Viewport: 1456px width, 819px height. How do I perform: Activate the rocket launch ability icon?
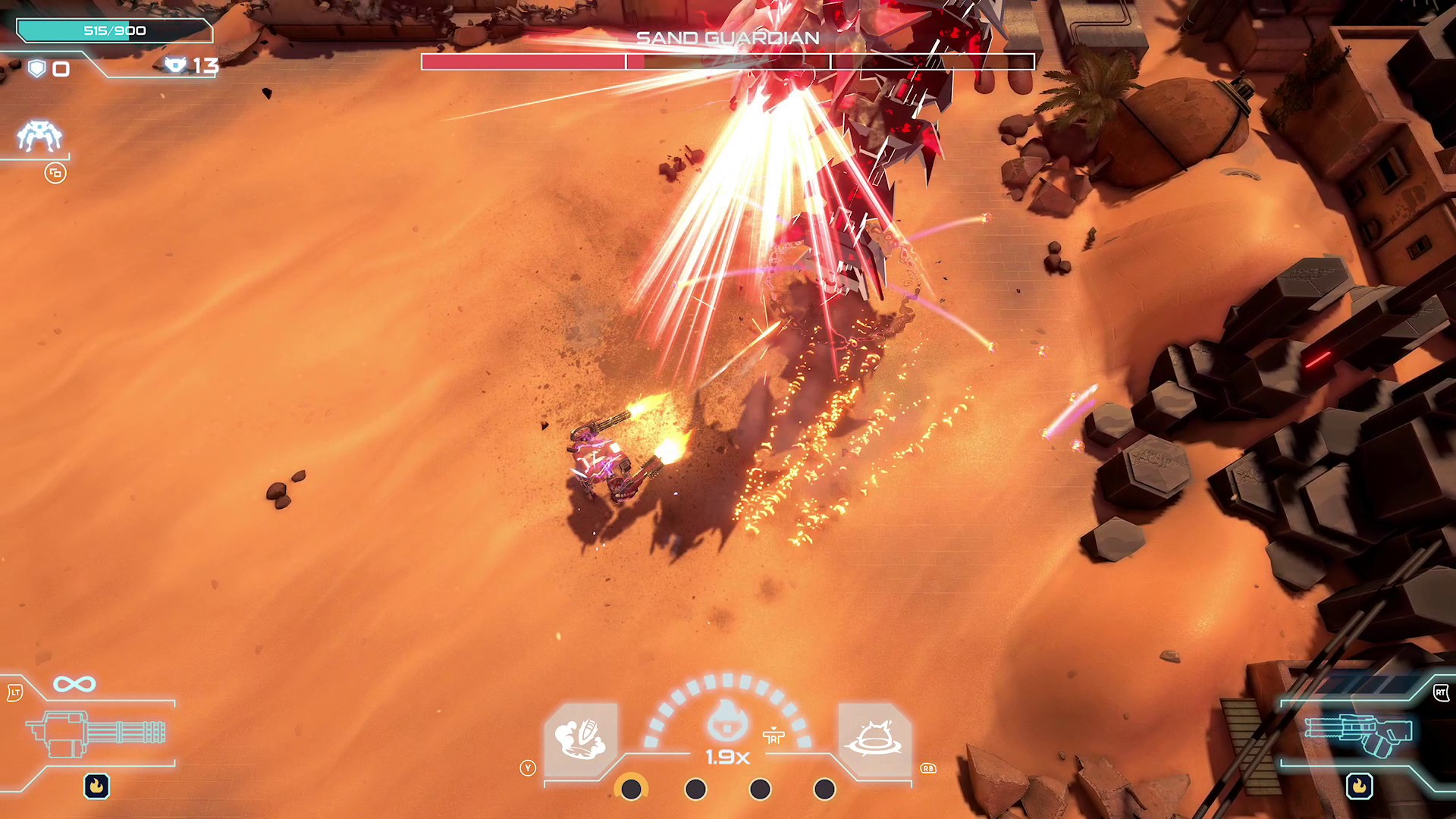(581, 739)
